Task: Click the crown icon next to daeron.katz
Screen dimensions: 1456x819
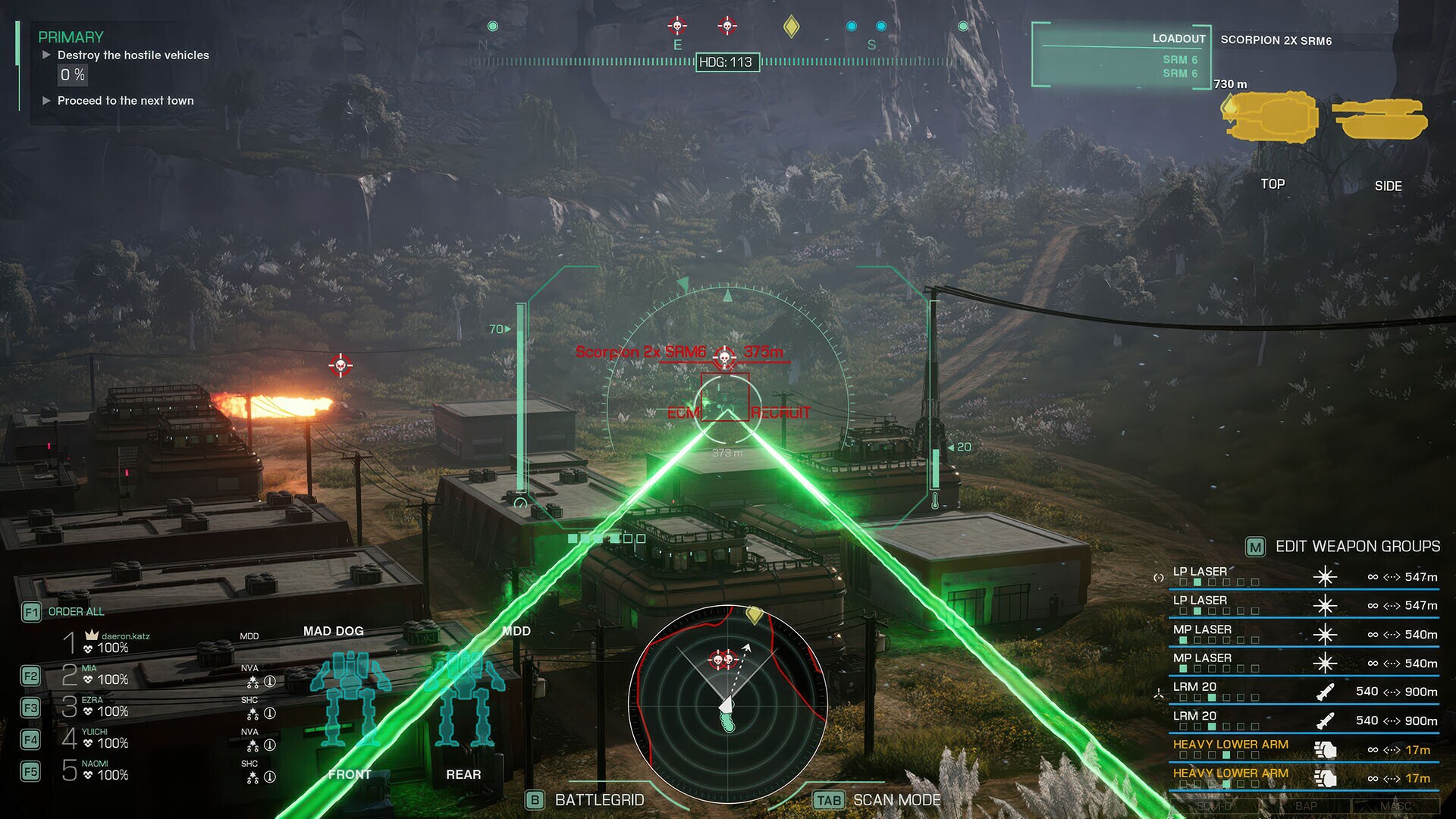Action: (91, 635)
